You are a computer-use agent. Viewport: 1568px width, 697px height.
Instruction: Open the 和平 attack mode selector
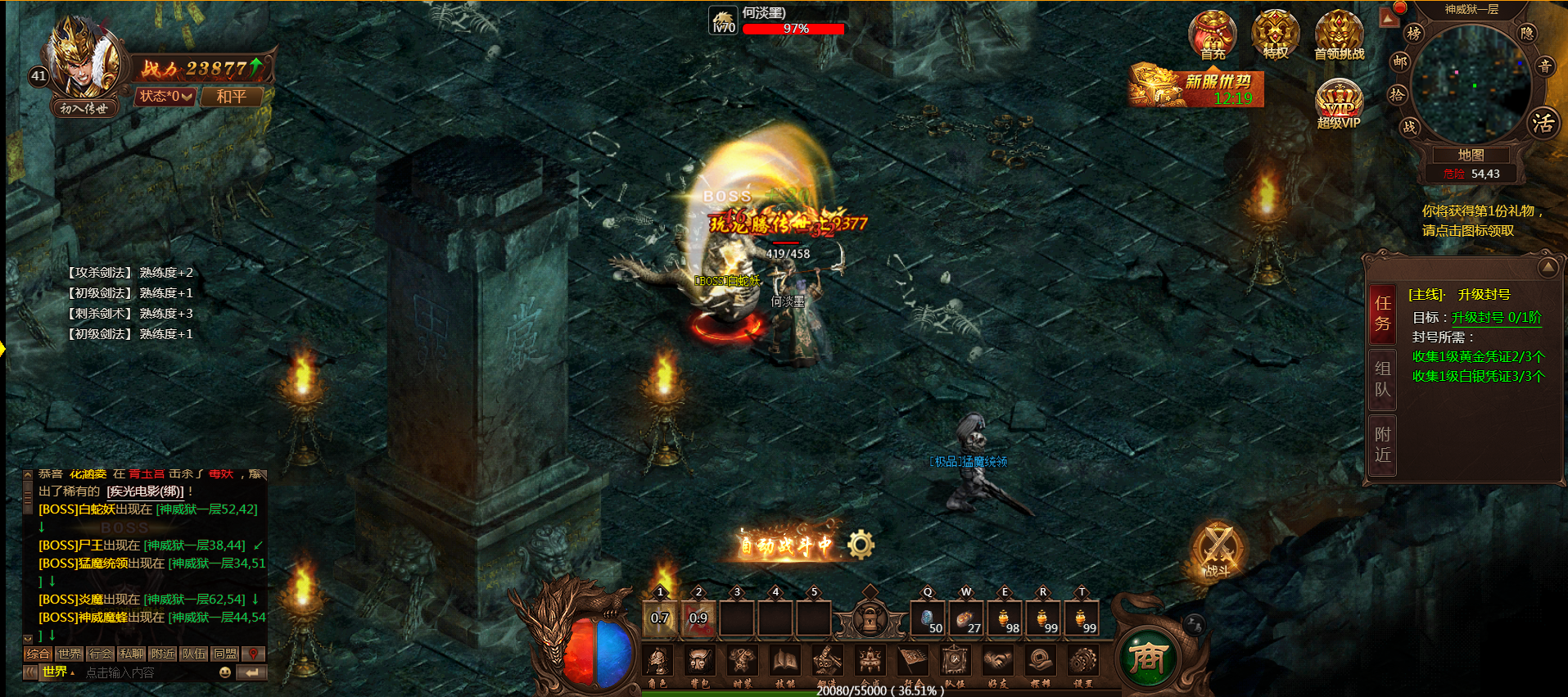tap(232, 97)
